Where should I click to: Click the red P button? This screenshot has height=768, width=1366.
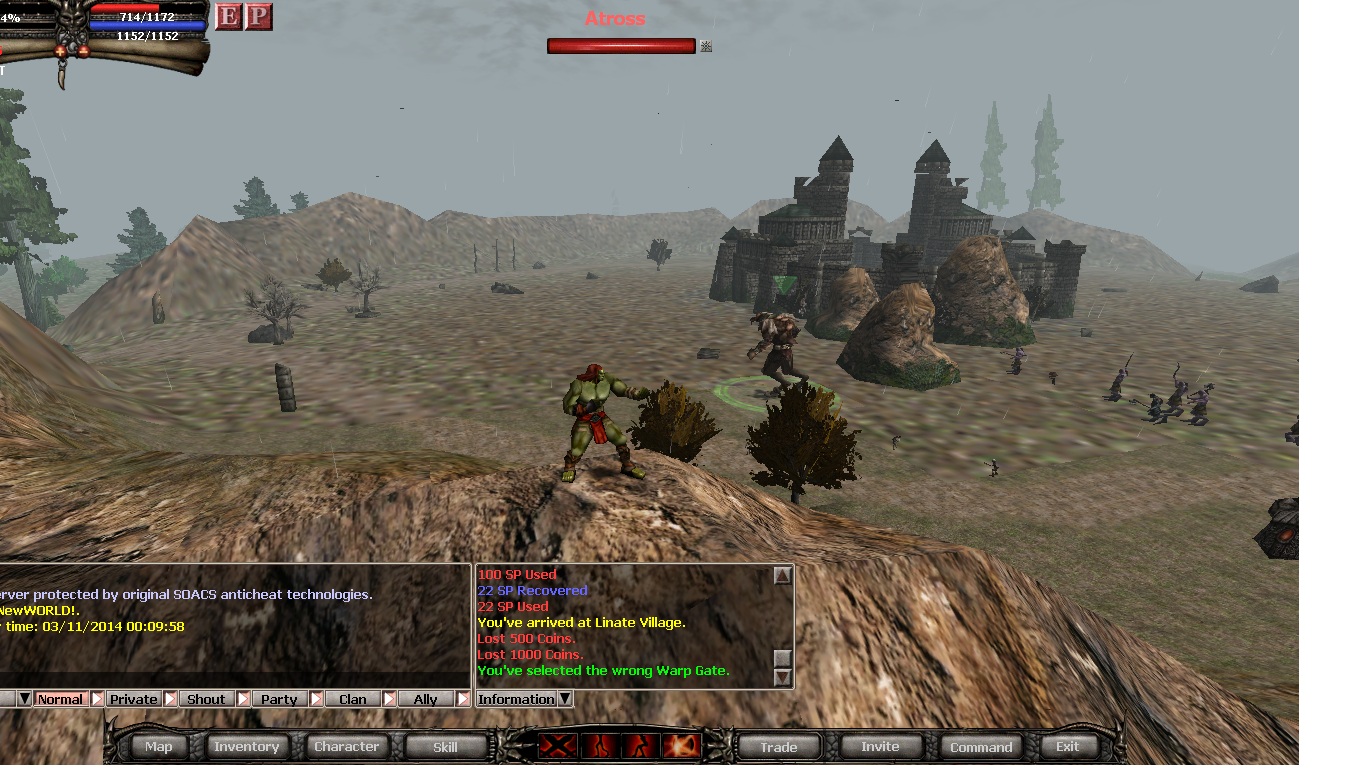coord(258,17)
